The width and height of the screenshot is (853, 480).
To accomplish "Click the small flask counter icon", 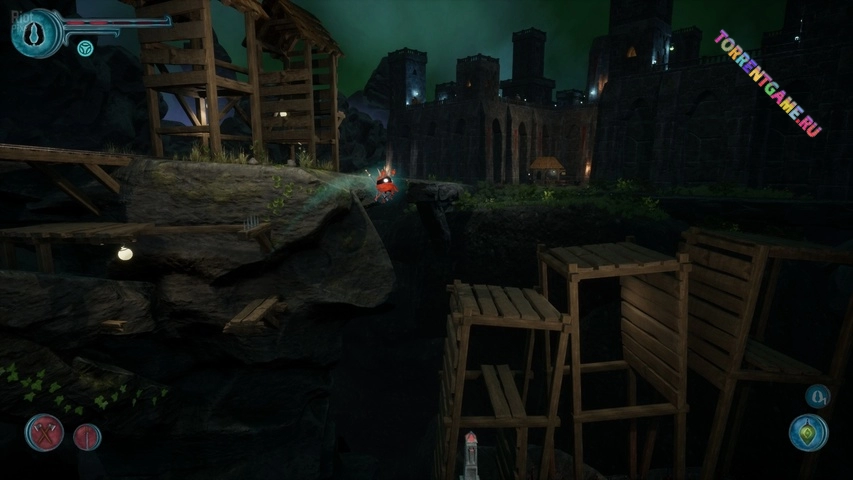I will click(817, 396).
